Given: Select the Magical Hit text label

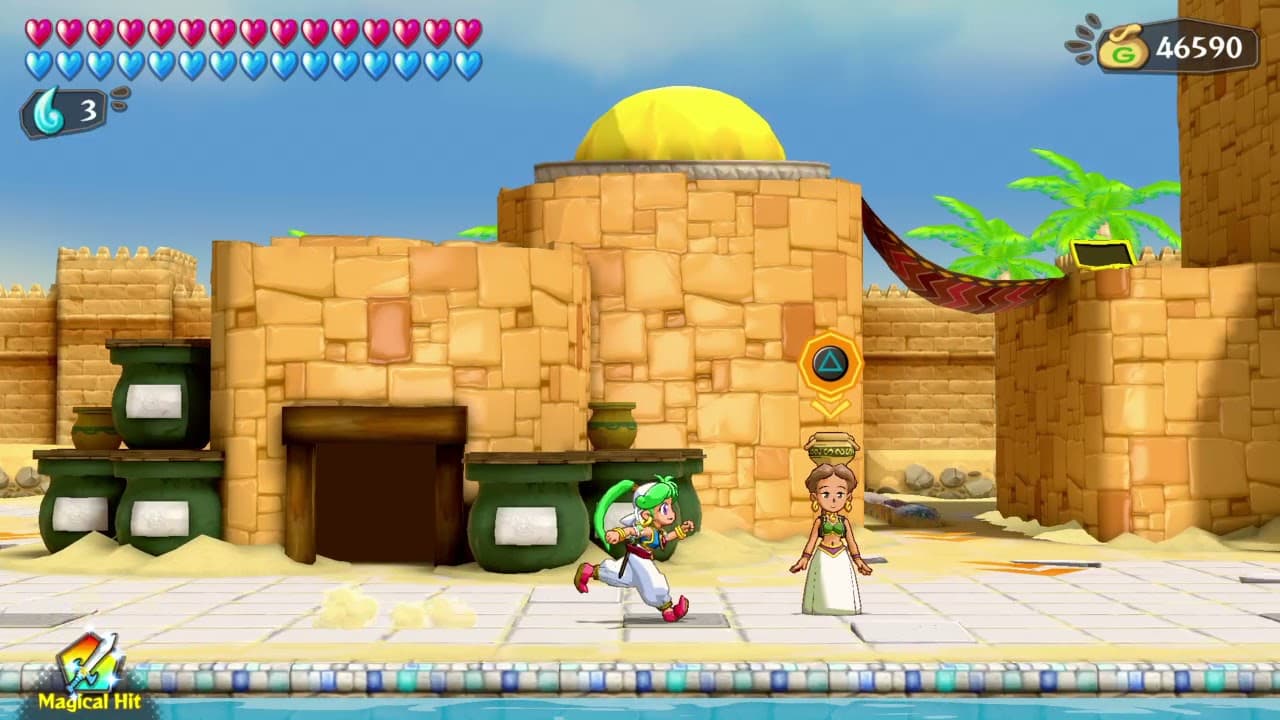Looking at the screenshot, I should (x=92, y=702).
